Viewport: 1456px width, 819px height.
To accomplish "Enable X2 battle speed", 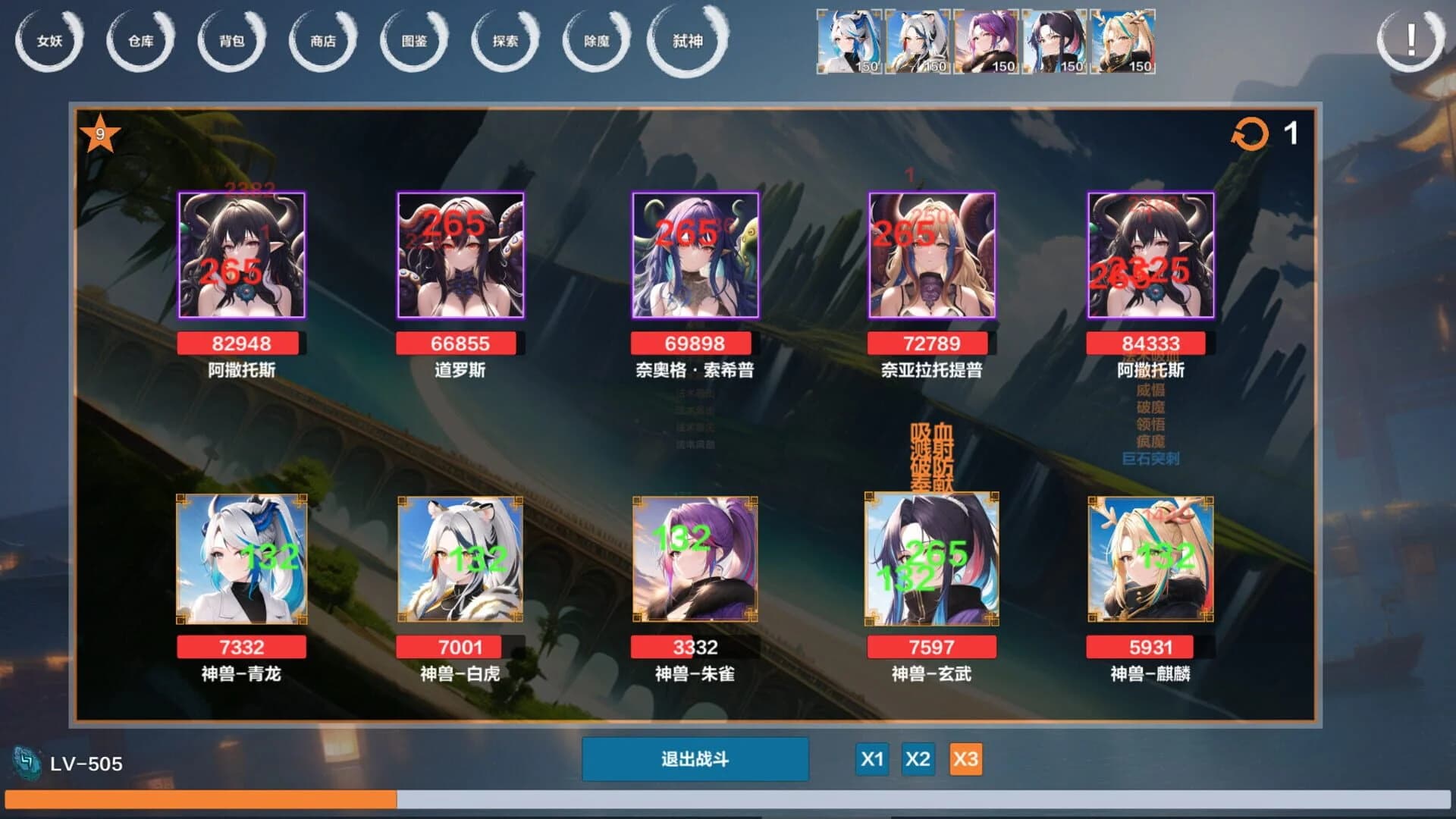I will click(919, 758).
